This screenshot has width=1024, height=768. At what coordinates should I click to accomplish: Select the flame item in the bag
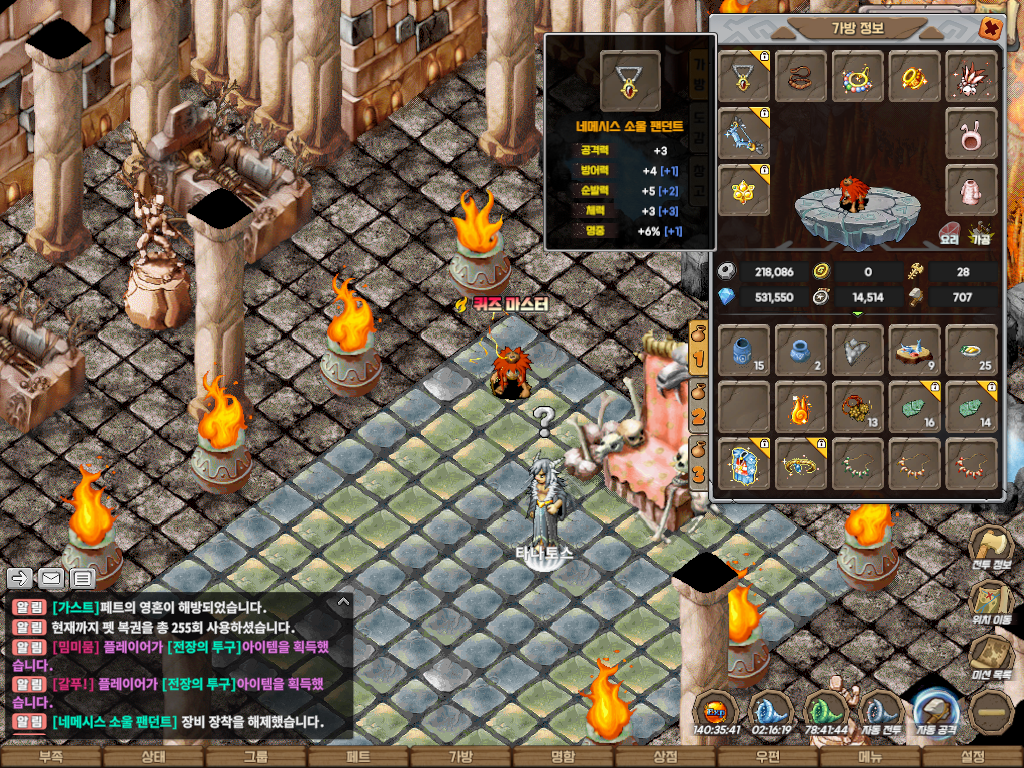coord(801,407)
